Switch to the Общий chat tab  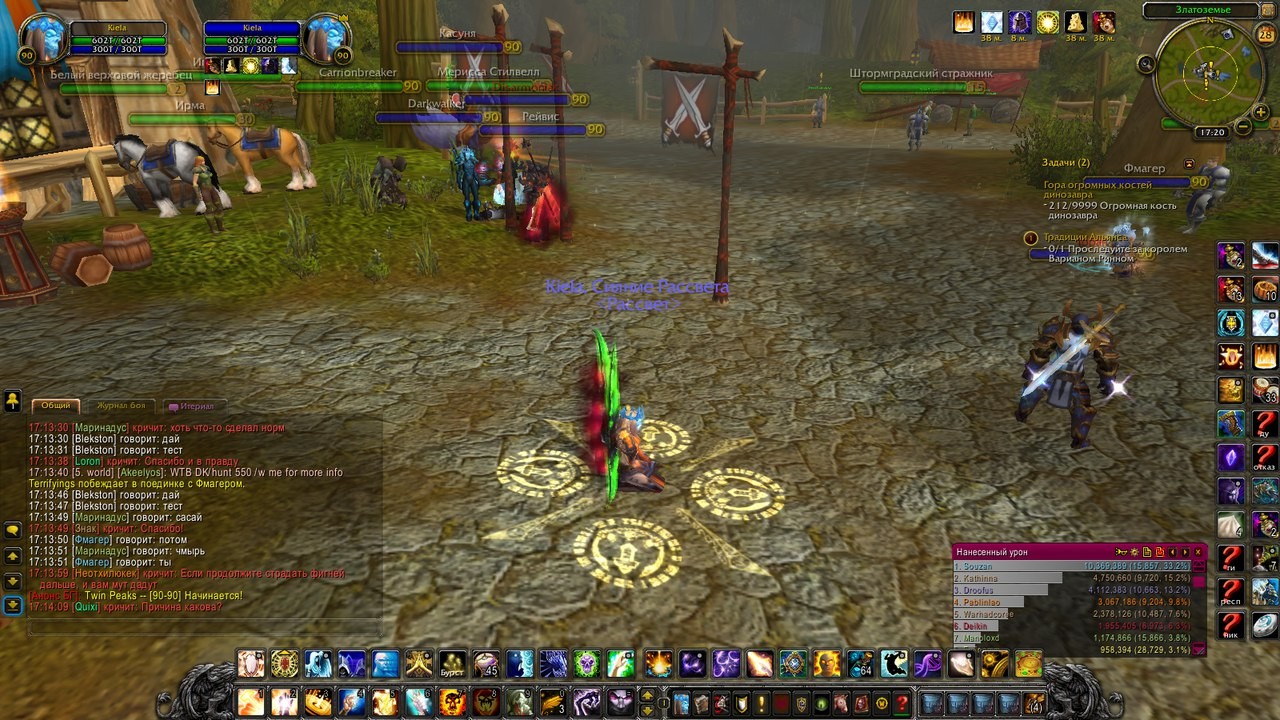pyautogui.click(x=56, y=405)
